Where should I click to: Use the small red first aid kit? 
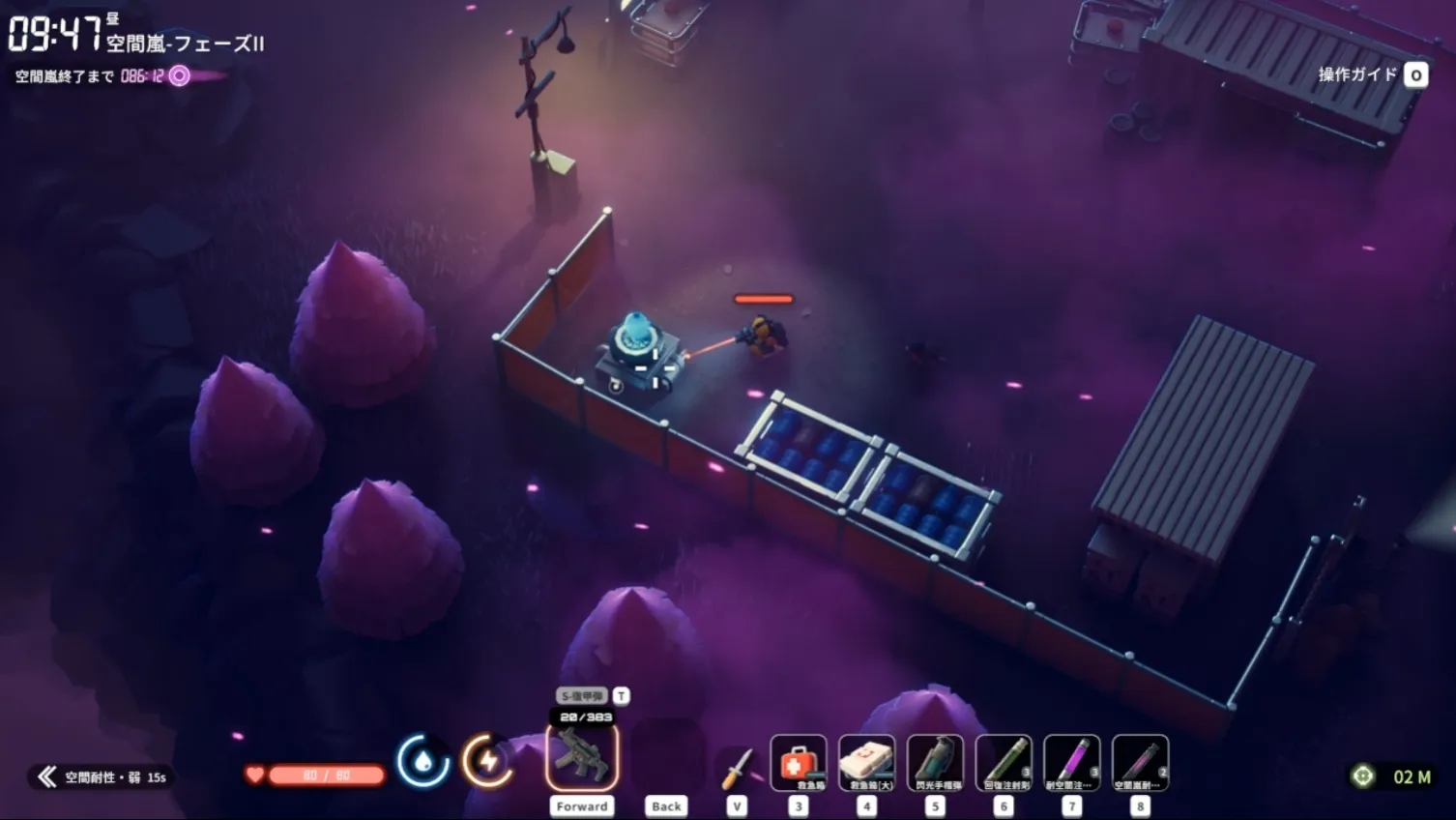(x=799, y=763)
